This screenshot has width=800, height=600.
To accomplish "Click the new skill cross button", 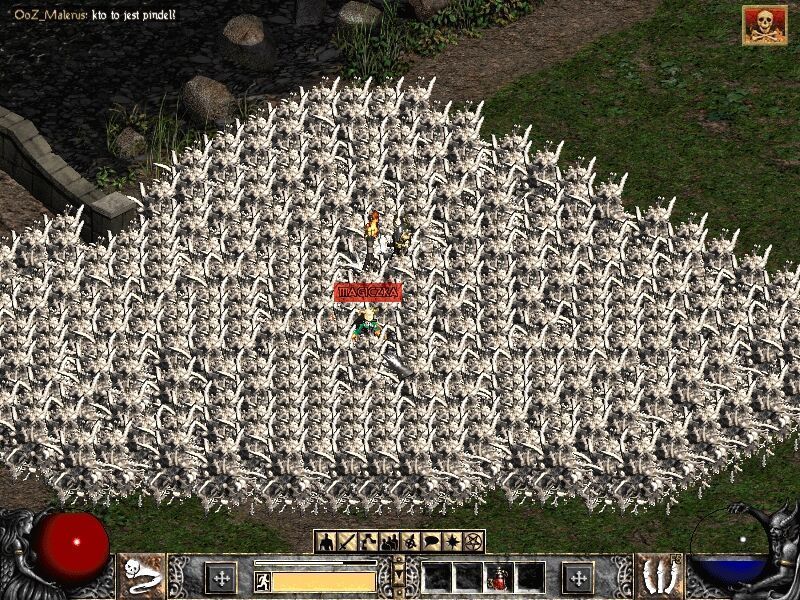I will tap(577, 578).
